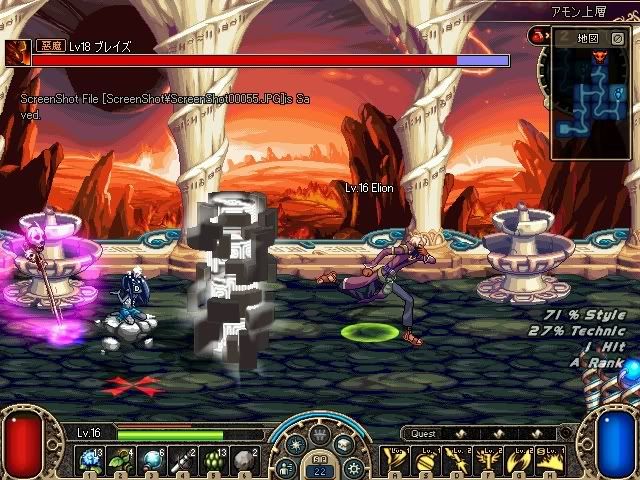Activate the skill bound to key G
640x480 pixels.
tap(521, 459)
